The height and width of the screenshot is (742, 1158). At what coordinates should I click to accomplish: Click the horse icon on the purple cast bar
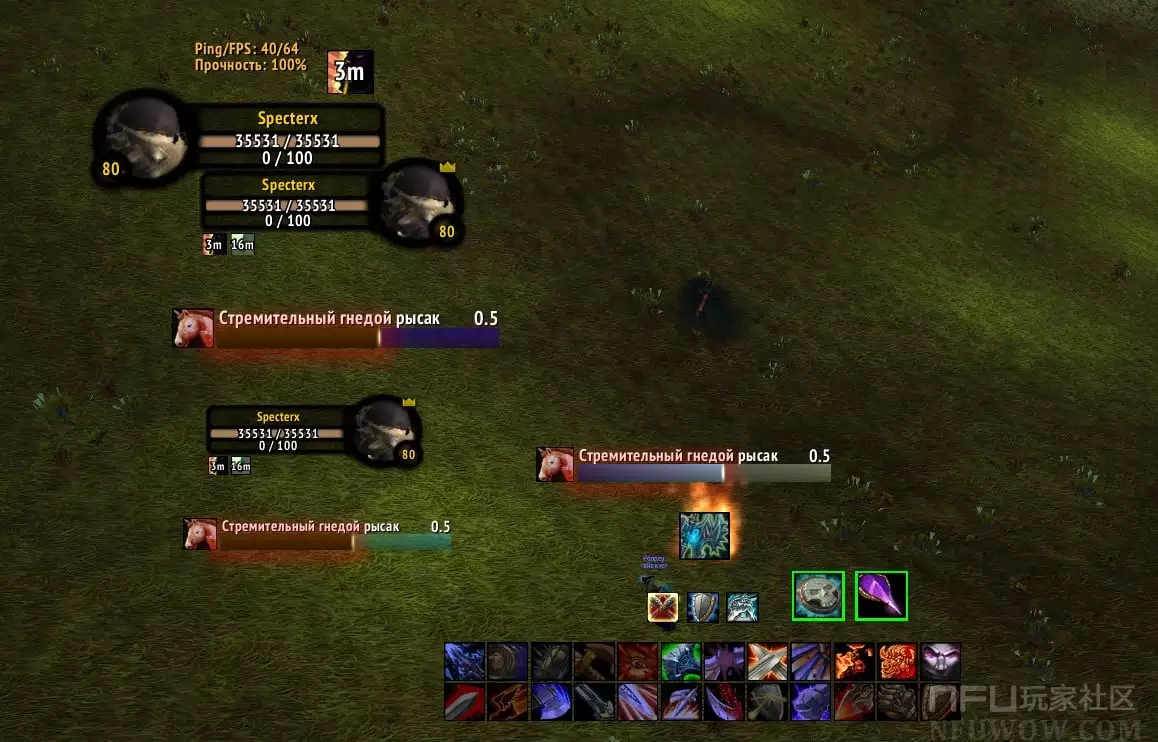193,328
